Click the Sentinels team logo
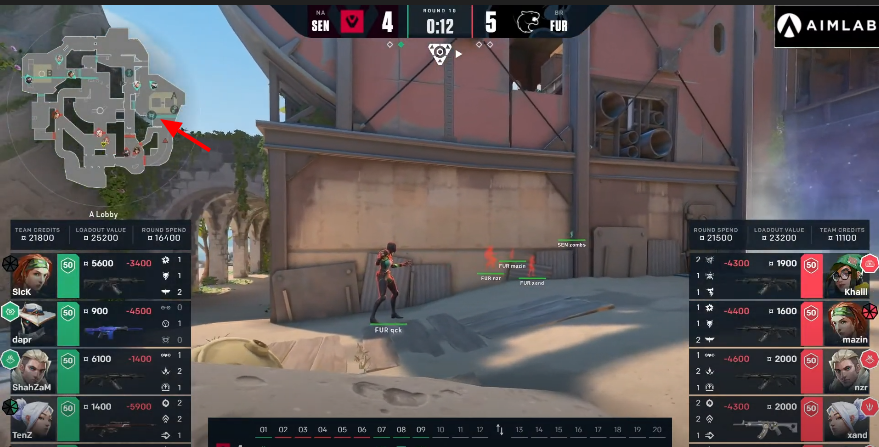This screenshot has height=447, width=879. [x=352, y=20]
